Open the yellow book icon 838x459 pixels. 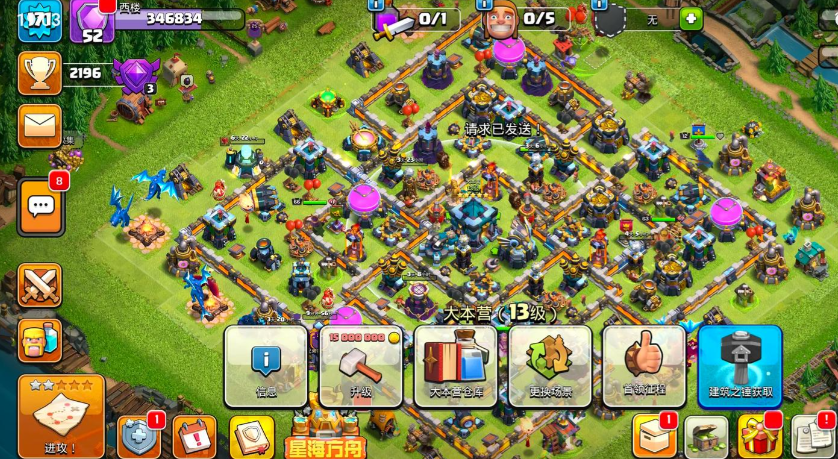[x=252, y=437]
